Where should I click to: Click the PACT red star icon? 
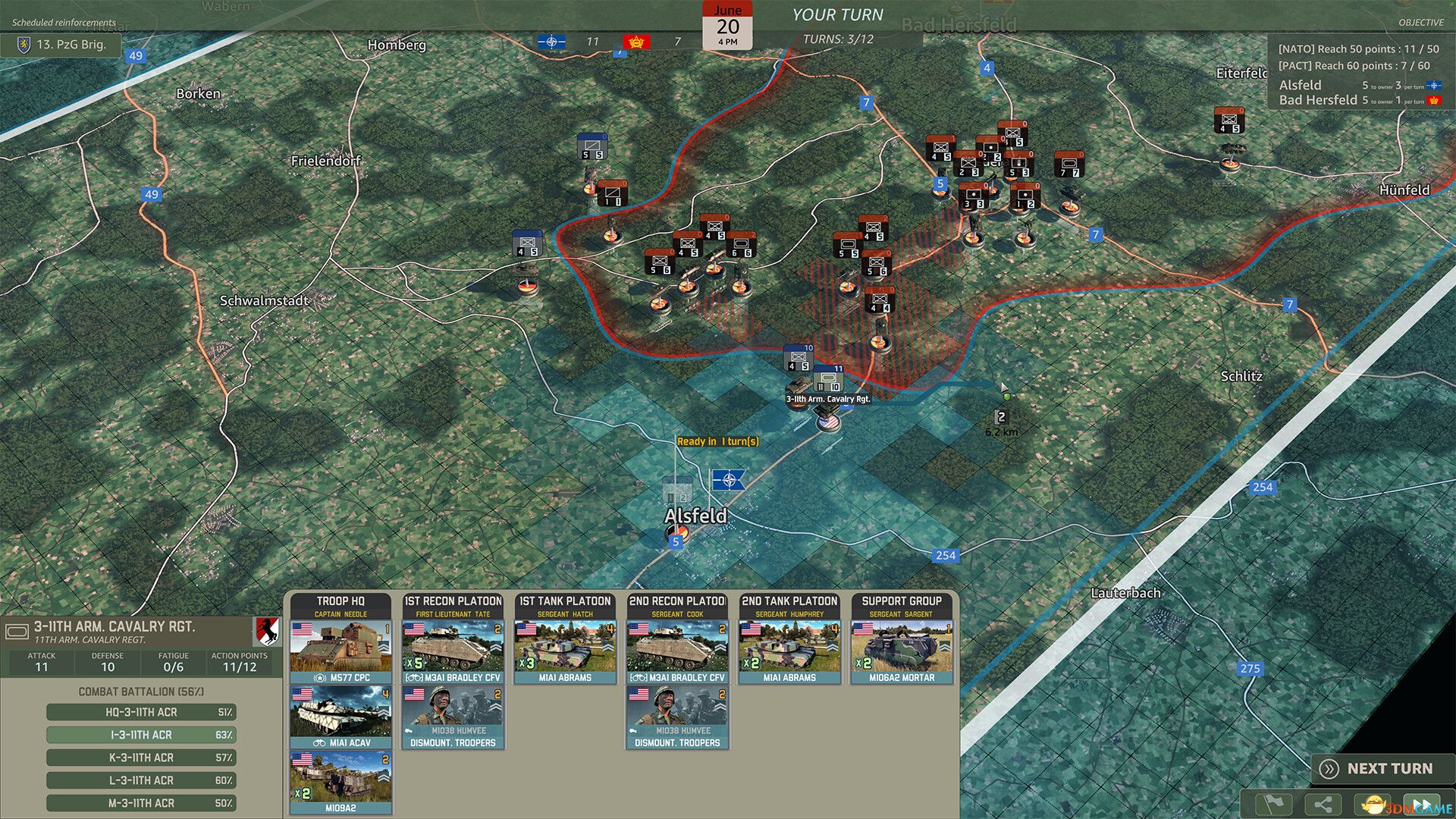tap(635, 42)
